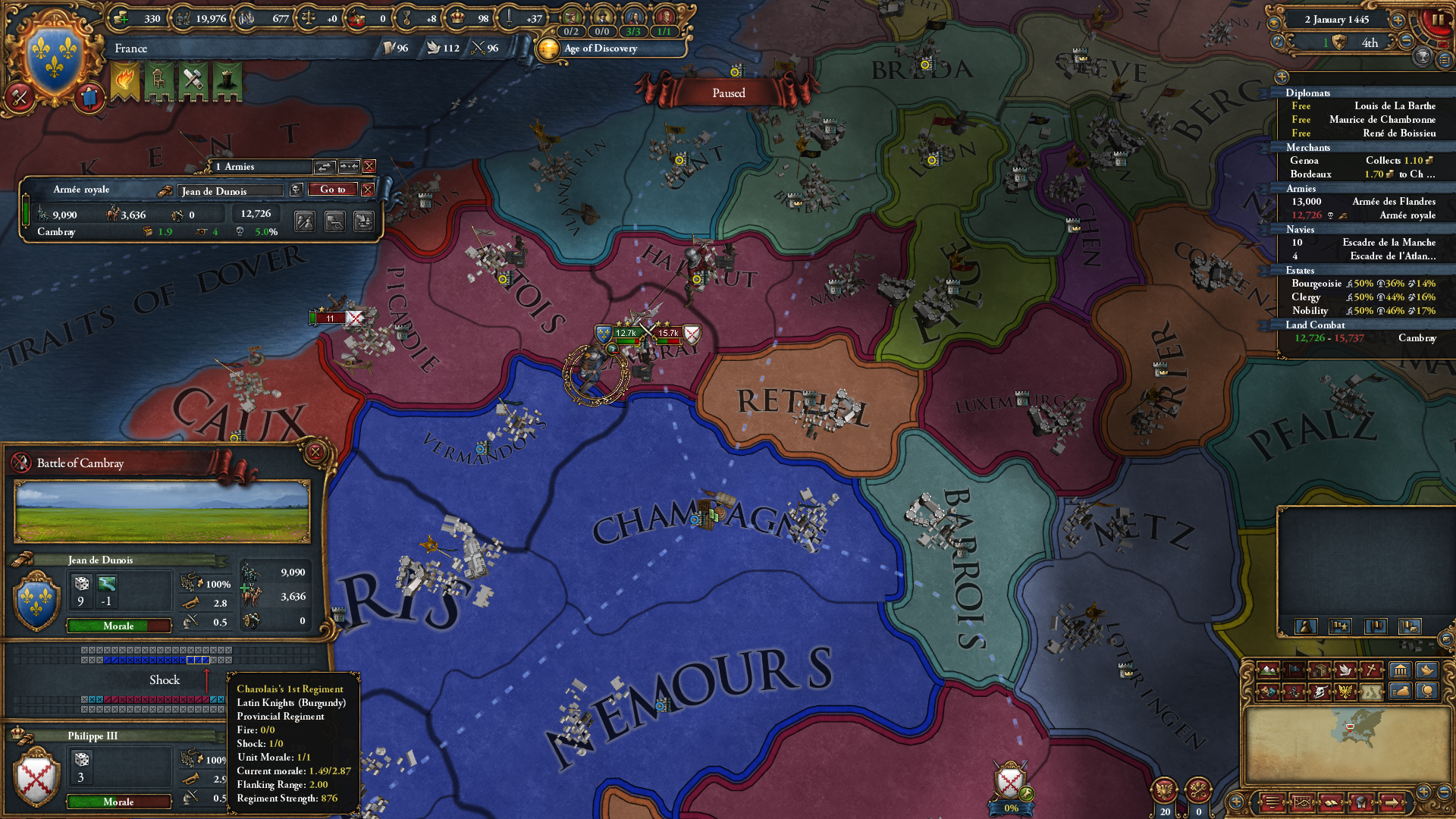Click the Jean de Dunois leader name field

coord(230,190)
